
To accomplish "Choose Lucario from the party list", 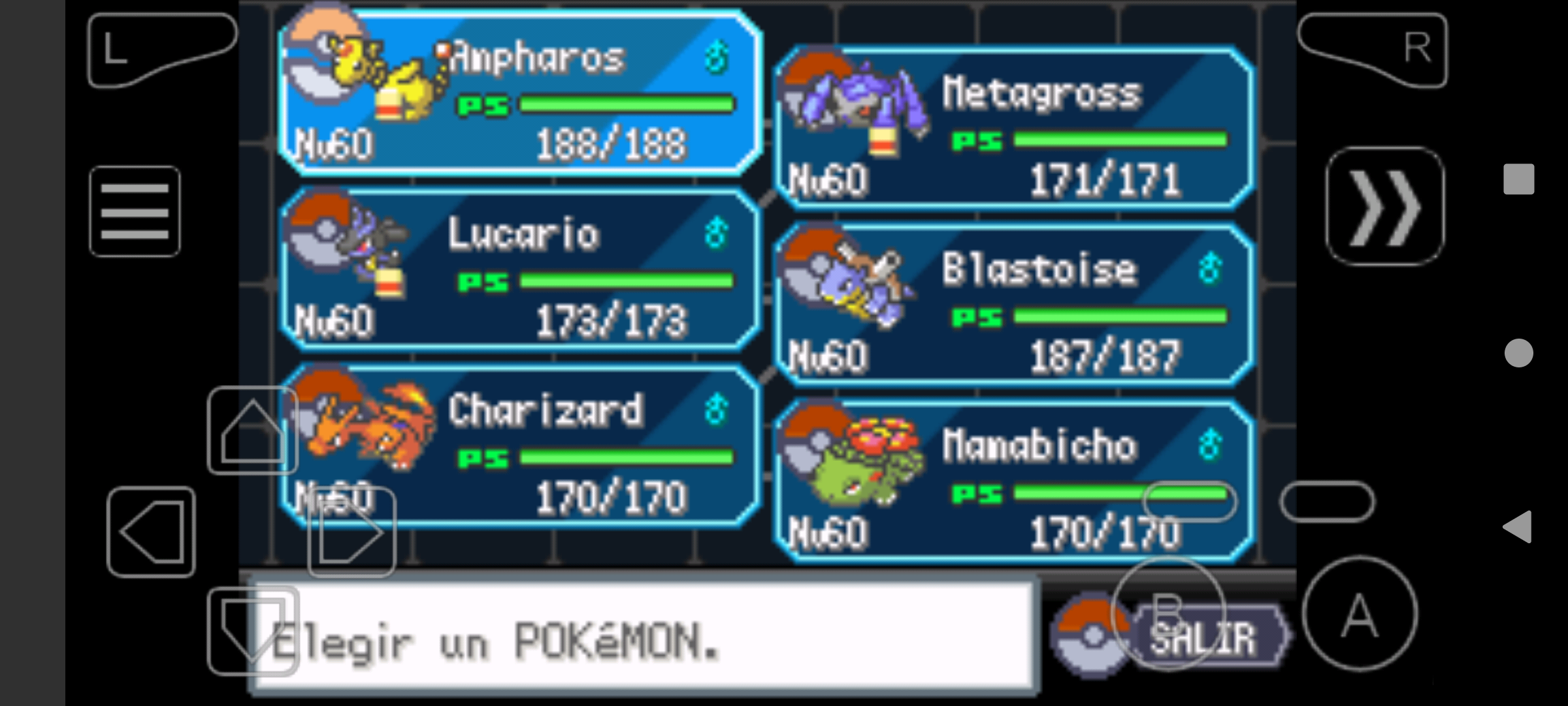I will point(520,269).
